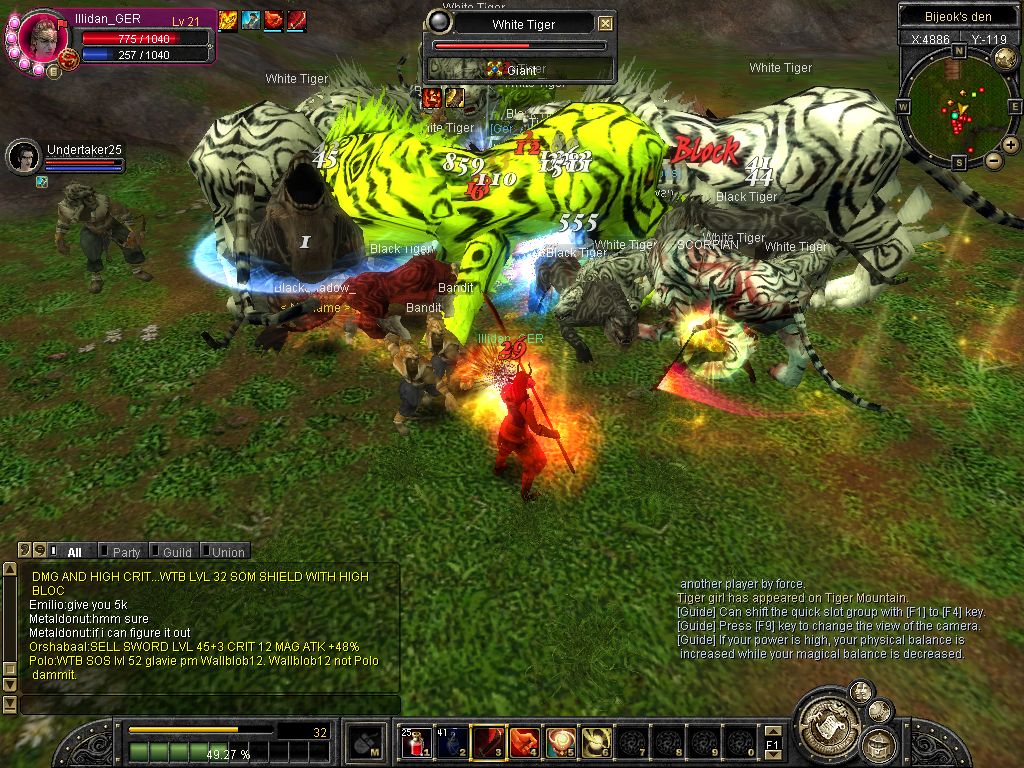The image size is (1024, 768).
Task: Open the Guild chat tab
Action: coord(176,552)
